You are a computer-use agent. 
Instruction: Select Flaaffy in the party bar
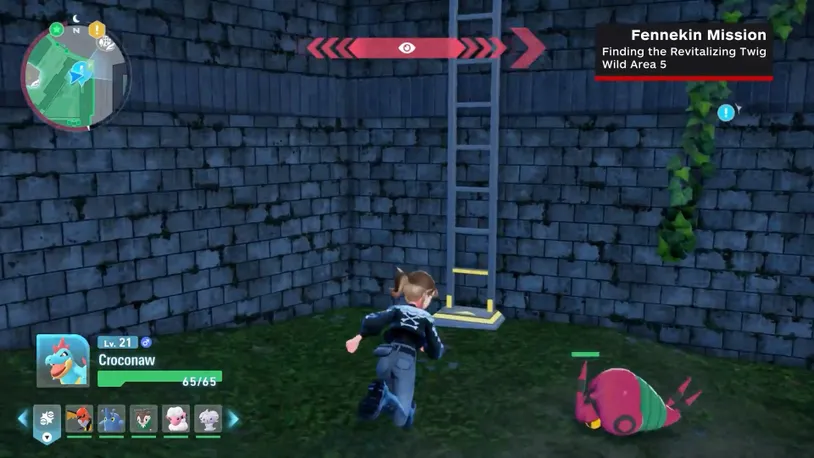coord(176,419)
